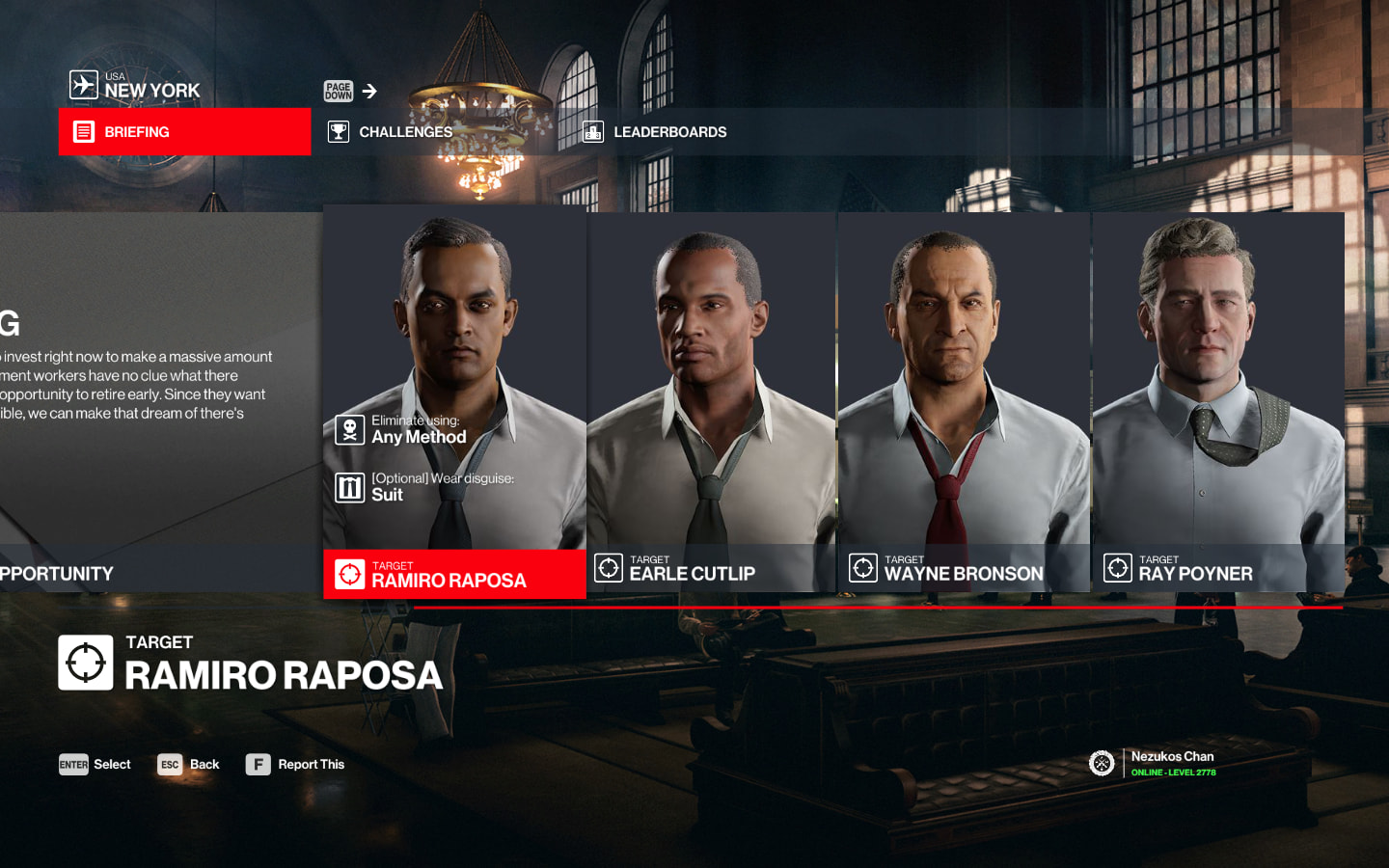Pick the Ray Poyner target card

pyautogui.click(x=1218, y=401)
